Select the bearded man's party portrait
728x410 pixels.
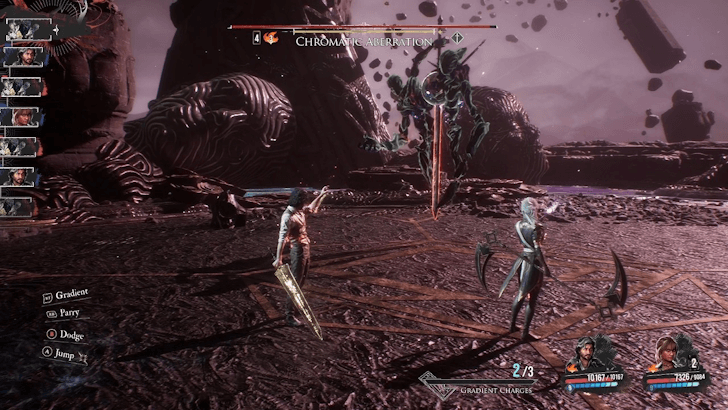point(590,353)
